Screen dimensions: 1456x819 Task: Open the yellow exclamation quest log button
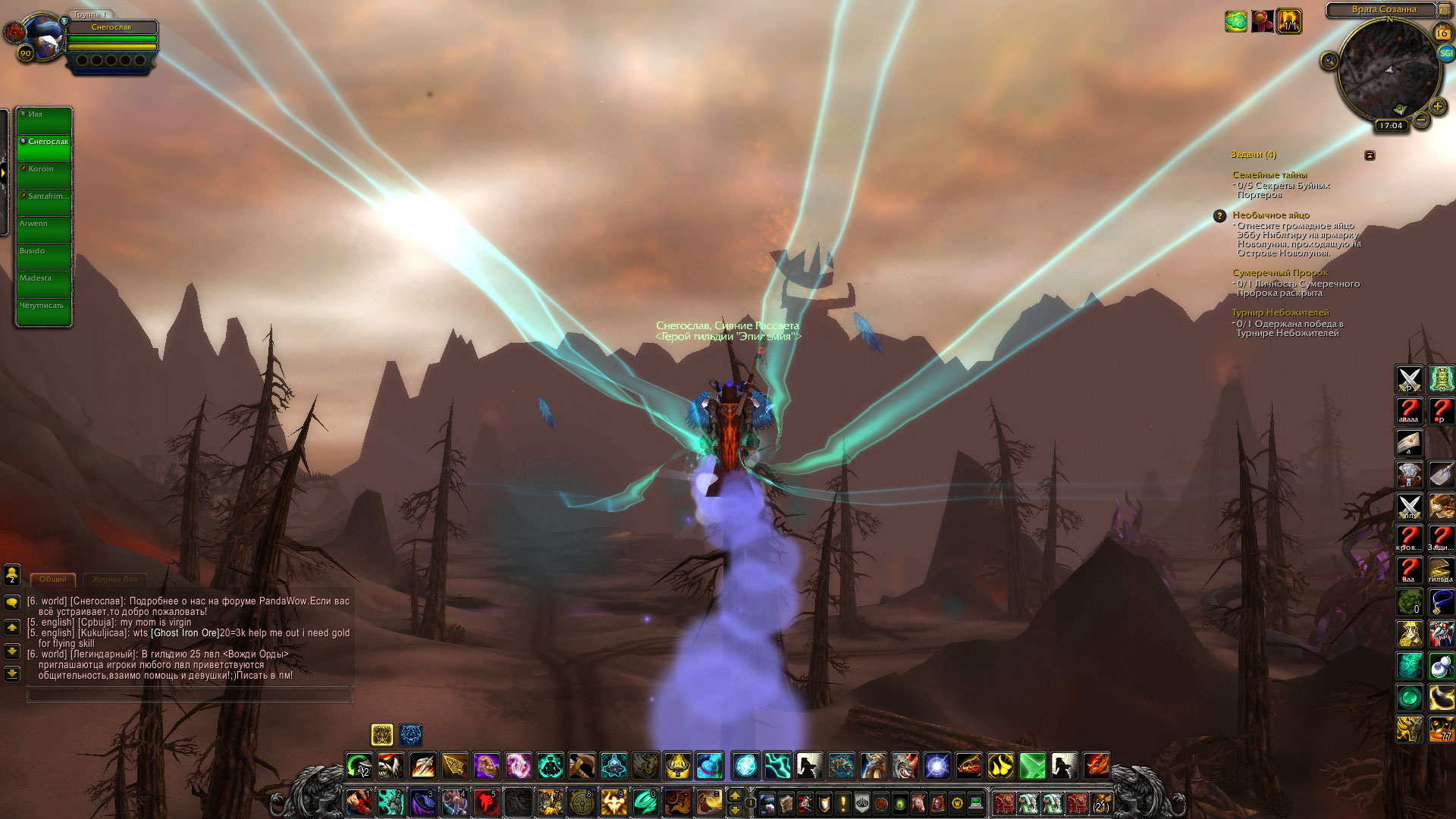843,802
